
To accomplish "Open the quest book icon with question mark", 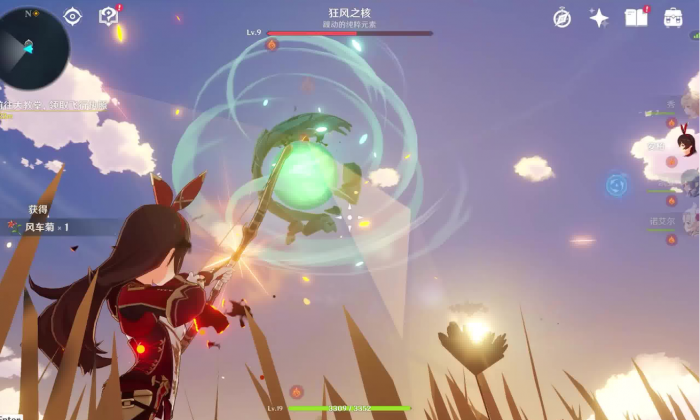I will tap(108, 16).
